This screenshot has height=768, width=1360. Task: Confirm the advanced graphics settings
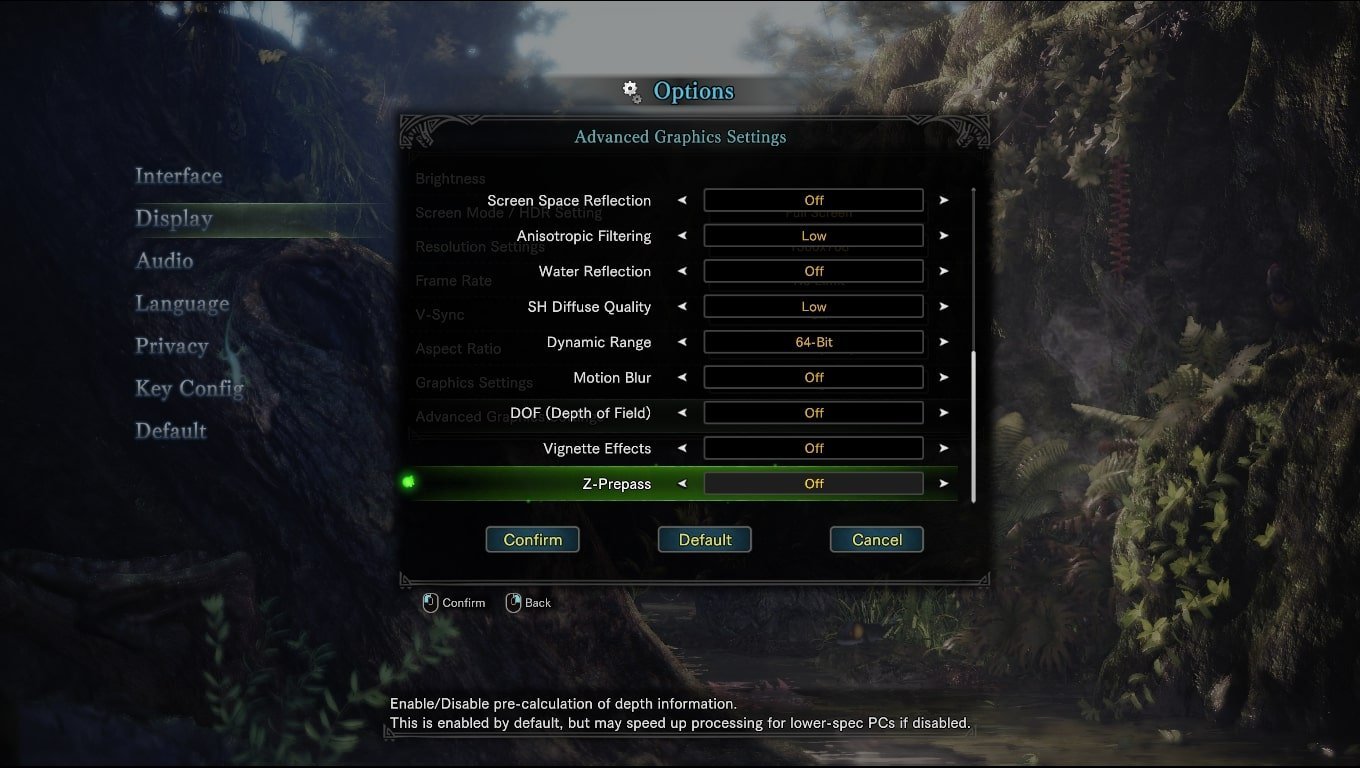[532, 540]
